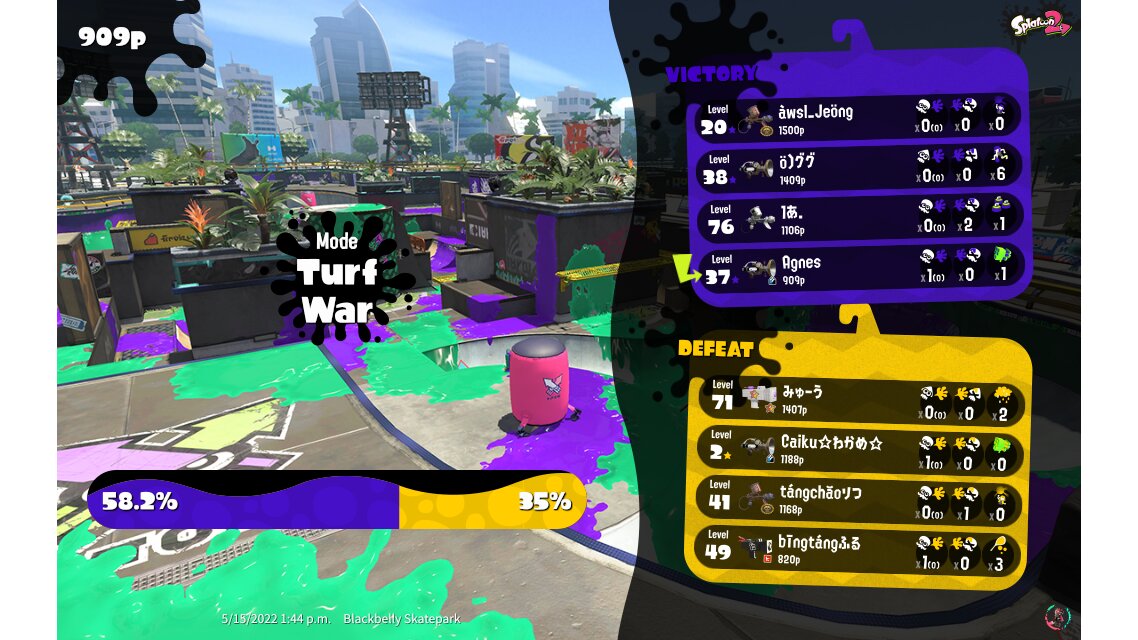Select the àwsl_Jeöng player row
Viewport: 1138px width, 640px height.
858,117
